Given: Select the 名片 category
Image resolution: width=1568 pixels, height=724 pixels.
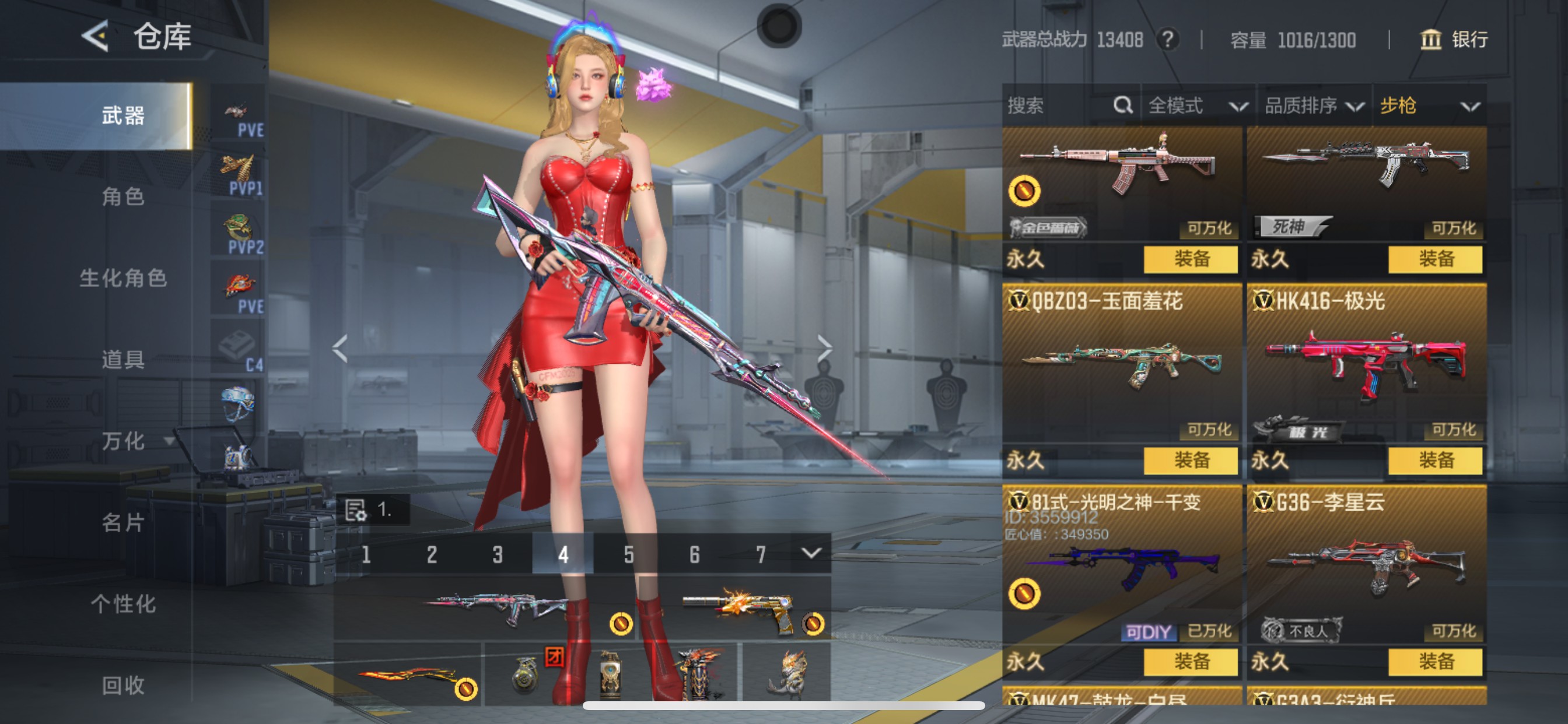Looking at the screenshot, I should [x=123, y=522].
